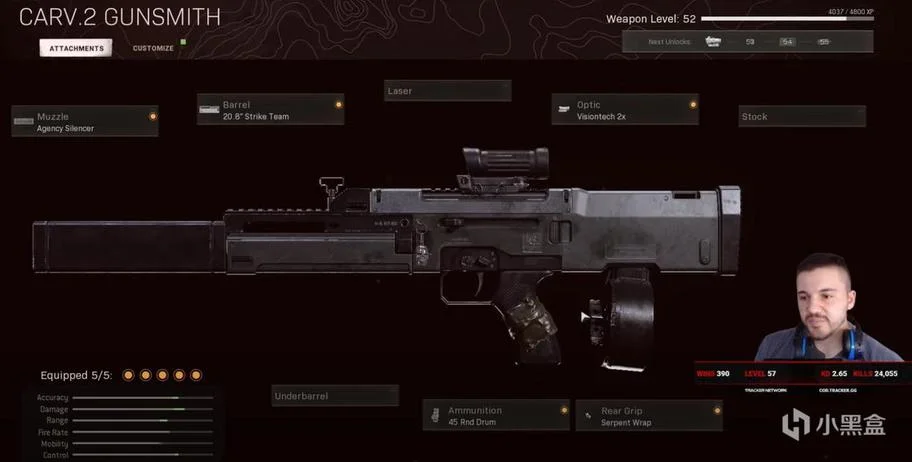This screenshot has height=462, width=912.
Task: Select the Rear Grip slot with Serpent Wrap
Action: (649, 415)
